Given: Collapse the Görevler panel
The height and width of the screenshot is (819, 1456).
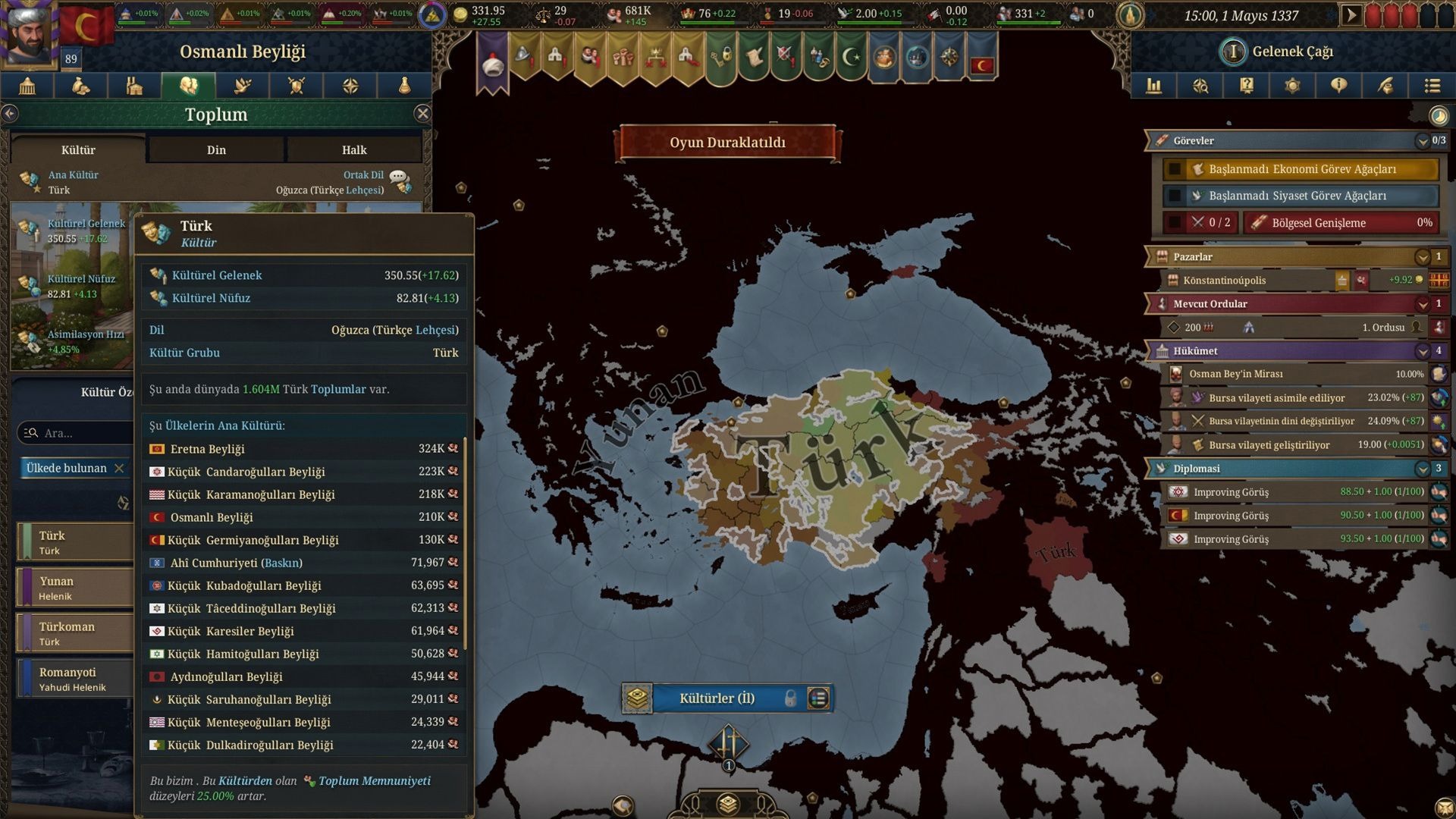Looking at the screenshot, I should pyautogui.click(x=1422, y=141).
